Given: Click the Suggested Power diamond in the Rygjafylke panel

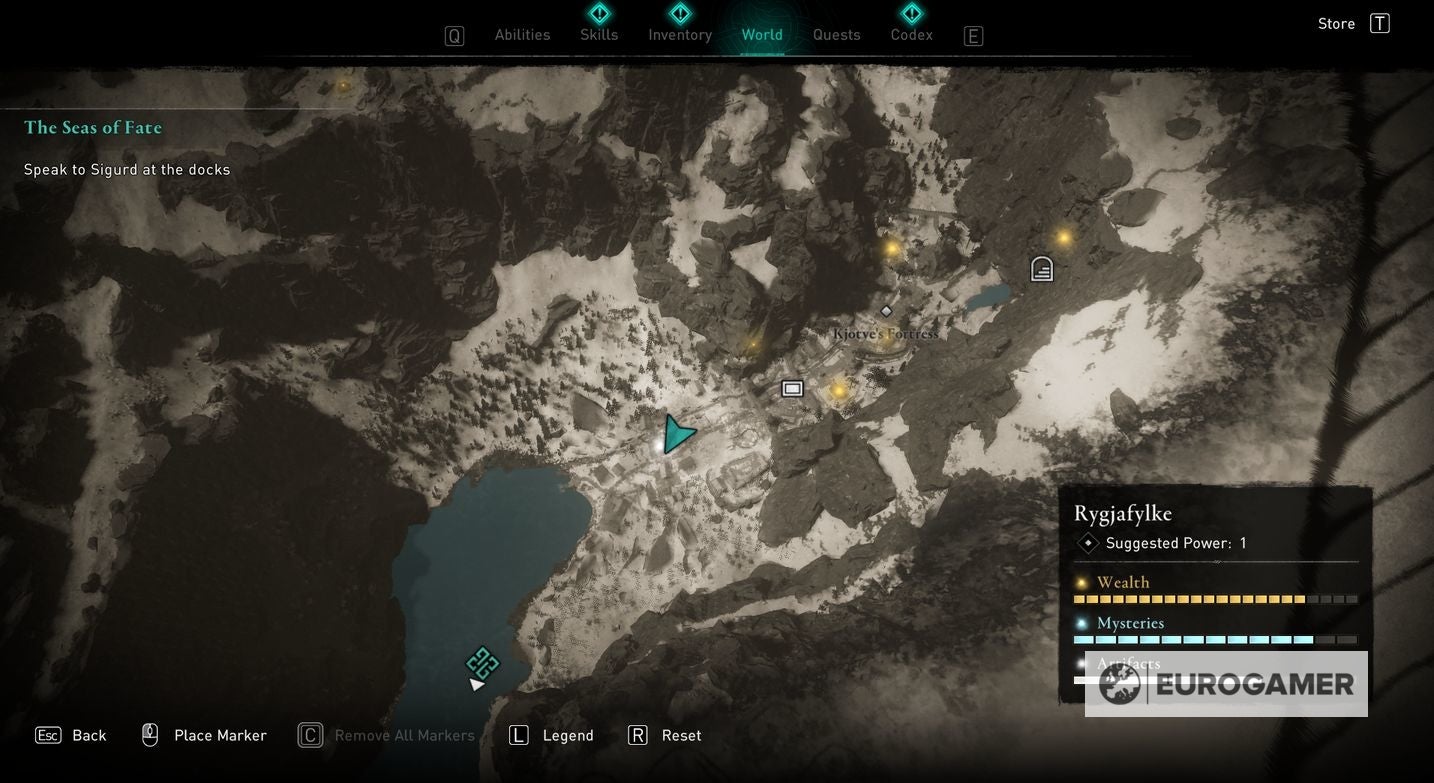Looking at the screenshot, I should pos(1086,542).
